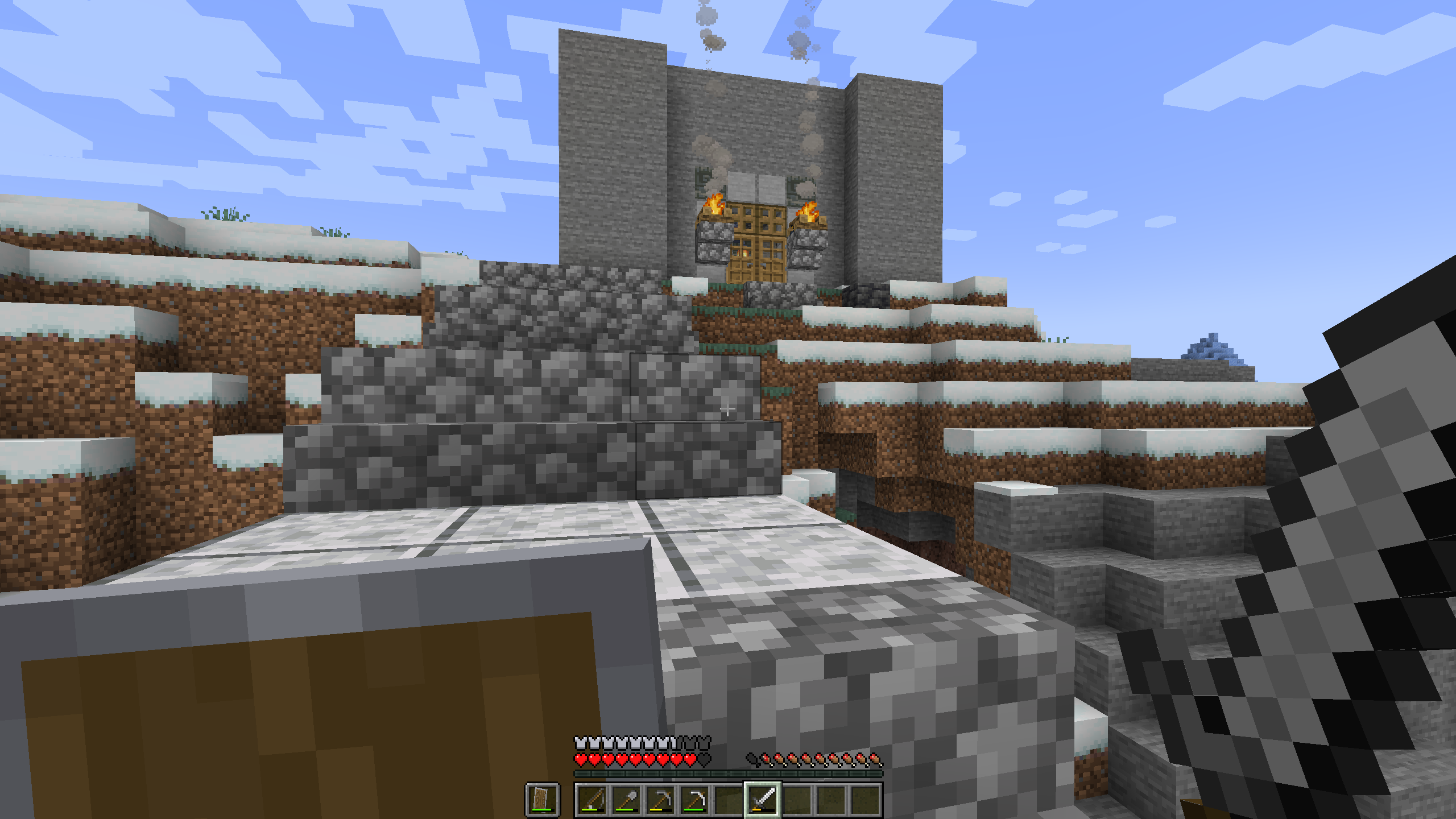Click the rightmost red heart icon
Image resolution: width=1456 pixels, height=819 pixels.
(689, 759)
